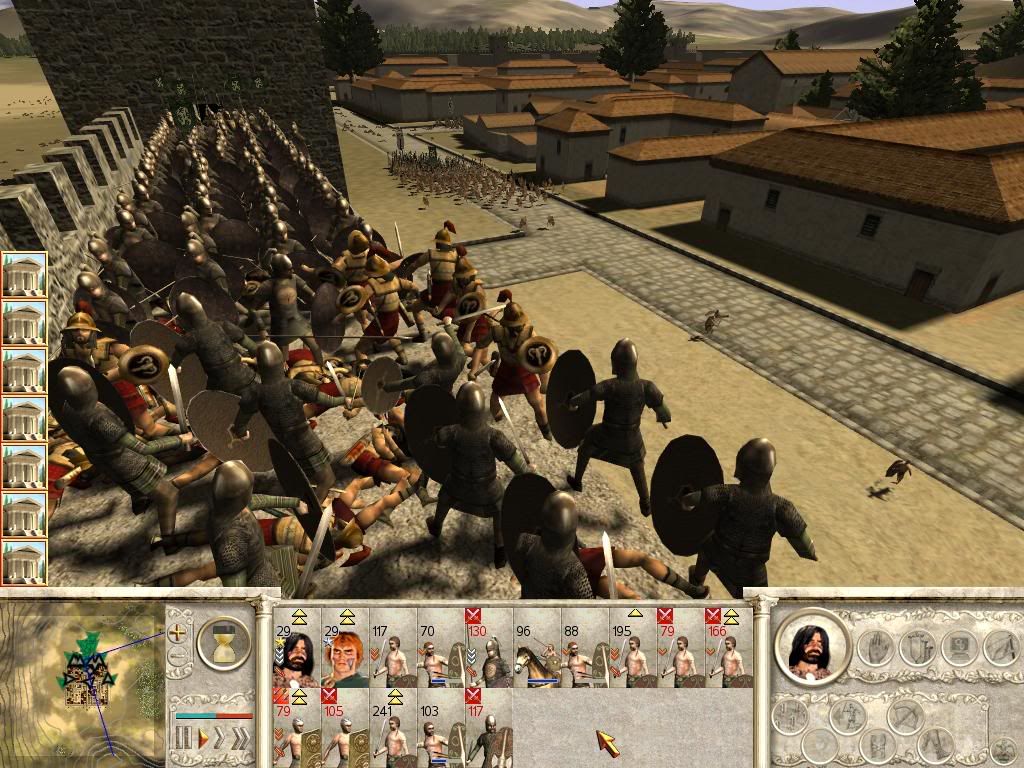Image resolution: width=1024 pixels, height=768 pixels.
Task: Select the red-haired captain unit card
Action: tap(344, 647)
